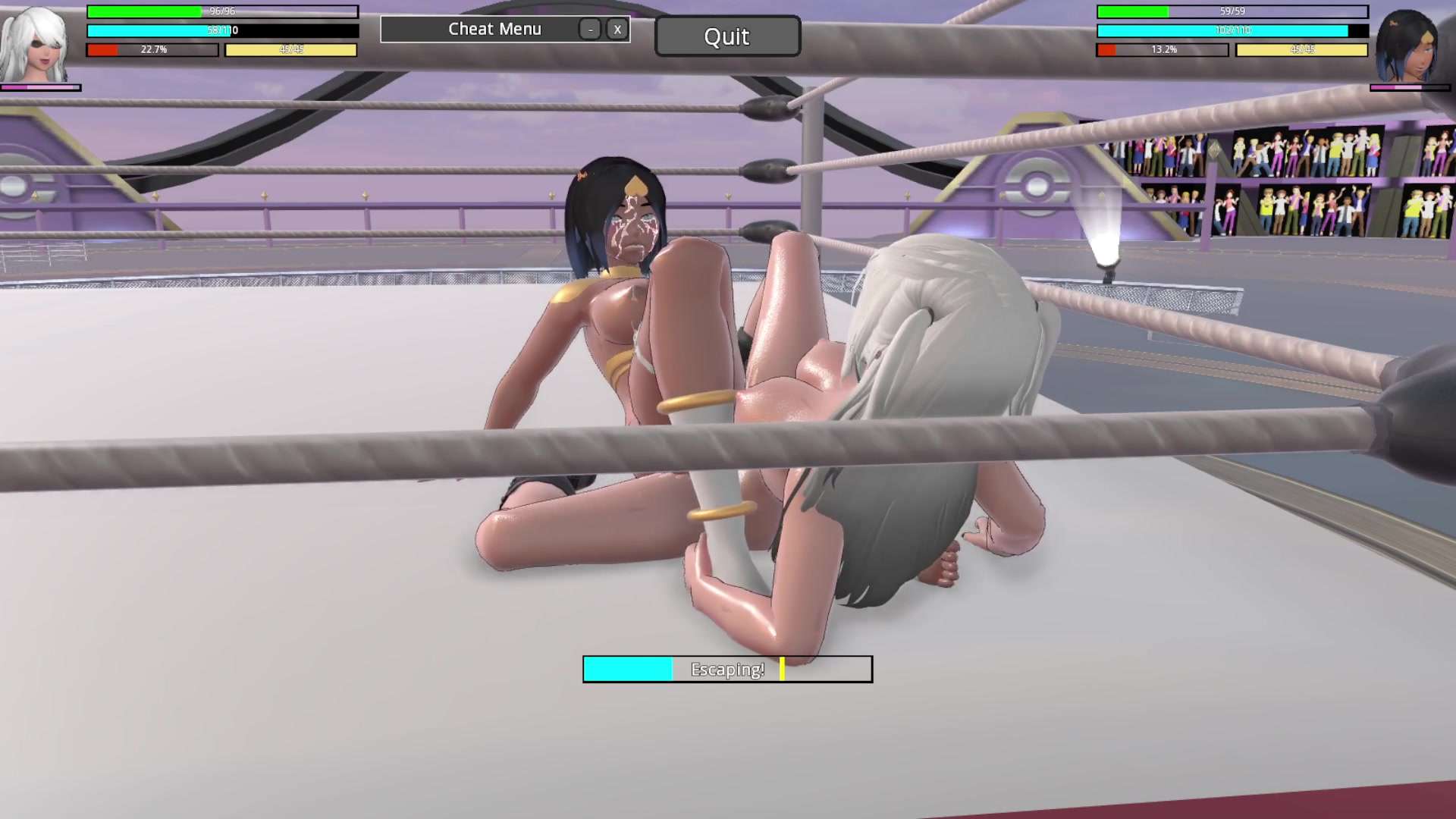Screen dimensions: 1456x819
Task: Minimize the Cheat Menu panel
Action: click(x=590, y=30)
